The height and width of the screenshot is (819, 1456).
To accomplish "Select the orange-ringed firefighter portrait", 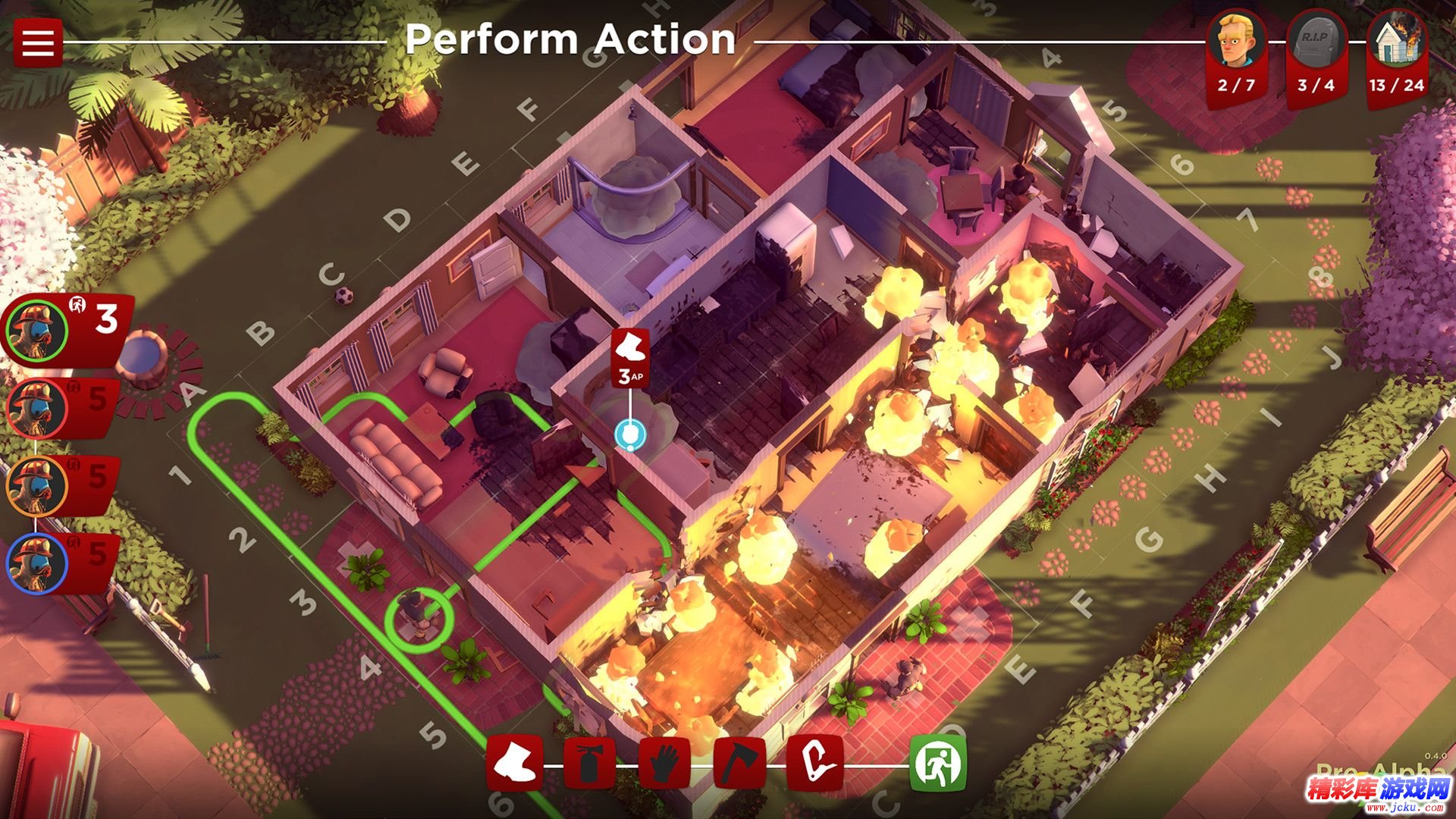I will [x=36, y=485].
